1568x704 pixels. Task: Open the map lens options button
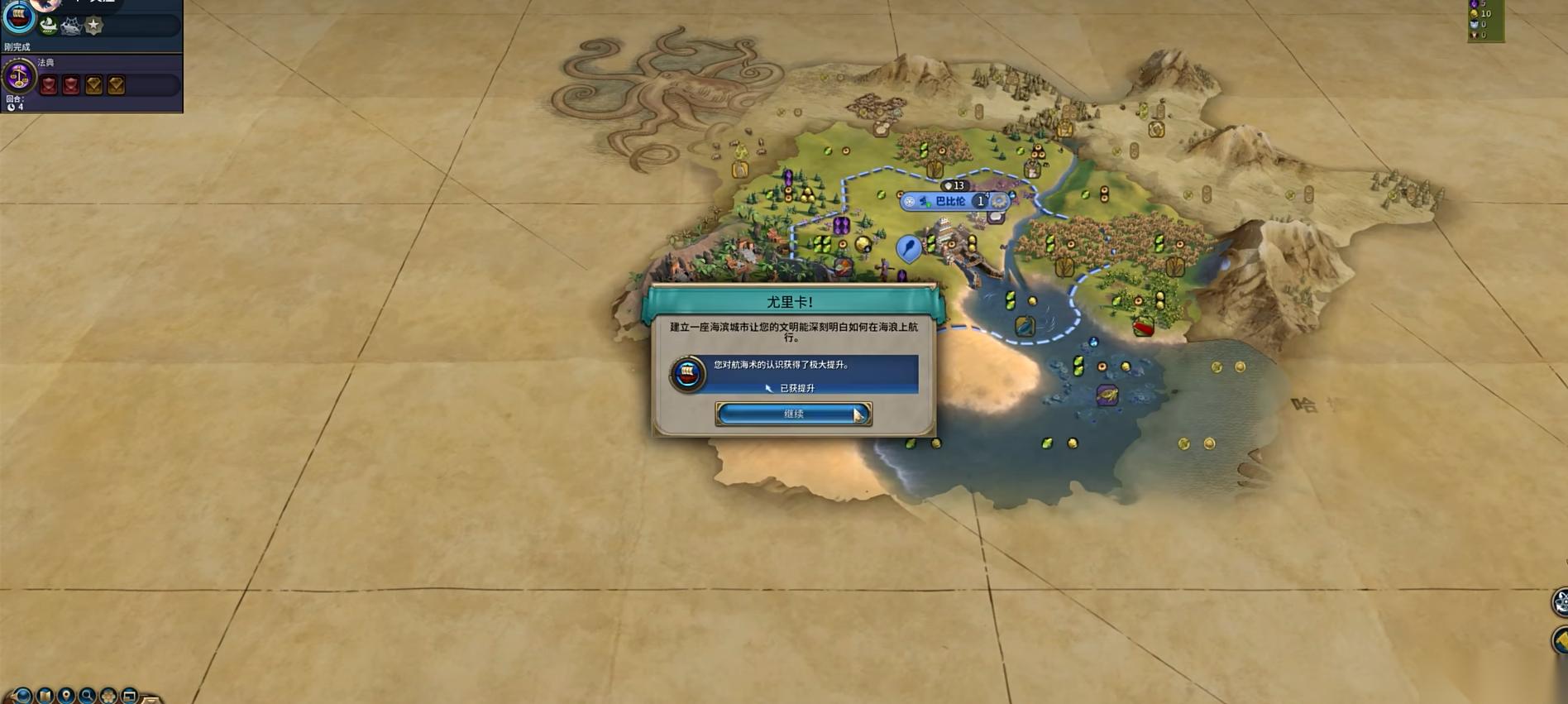coord(45,696)
